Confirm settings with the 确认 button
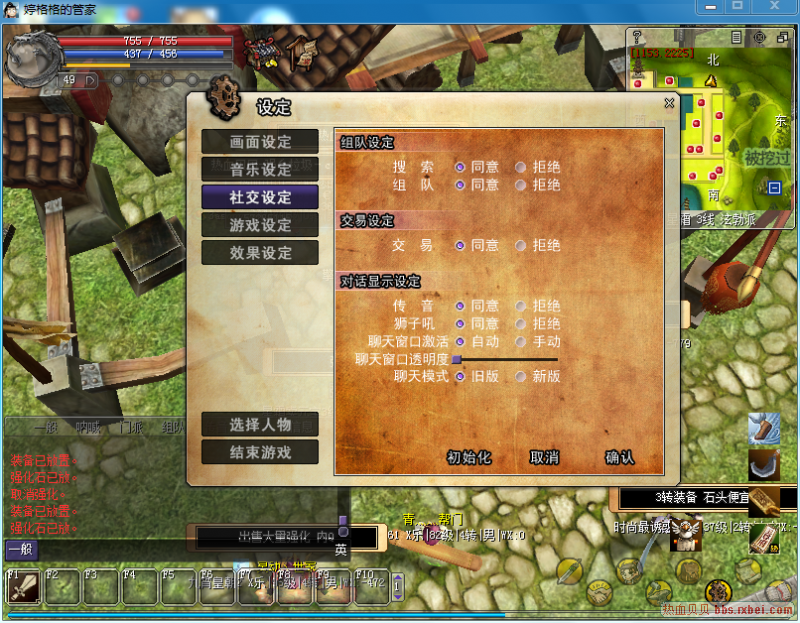The image size is (800, 623). click(619, 458)
